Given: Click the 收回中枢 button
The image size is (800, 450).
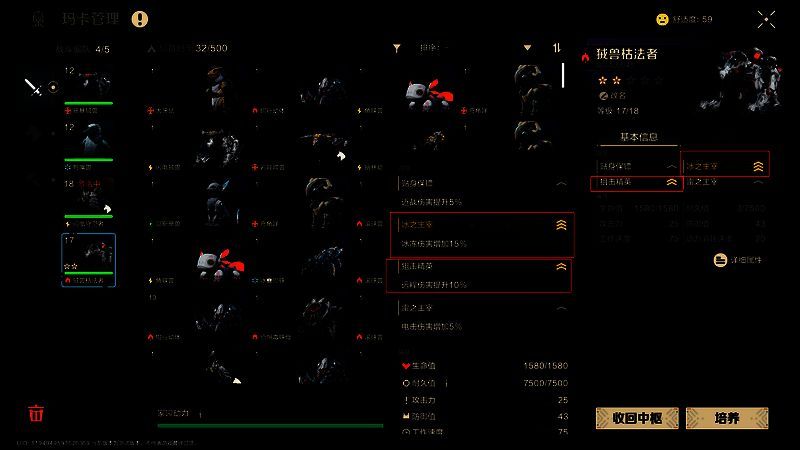Looking at the screenshot, I should click(x=637, y=418).
